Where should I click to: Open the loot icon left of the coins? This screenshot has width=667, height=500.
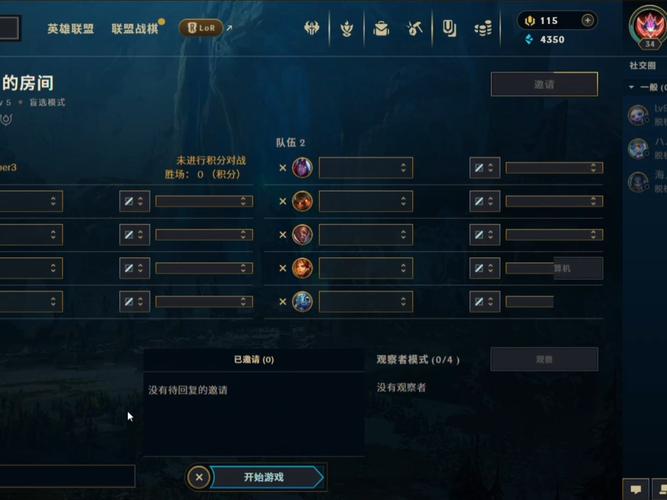[450, 29]
